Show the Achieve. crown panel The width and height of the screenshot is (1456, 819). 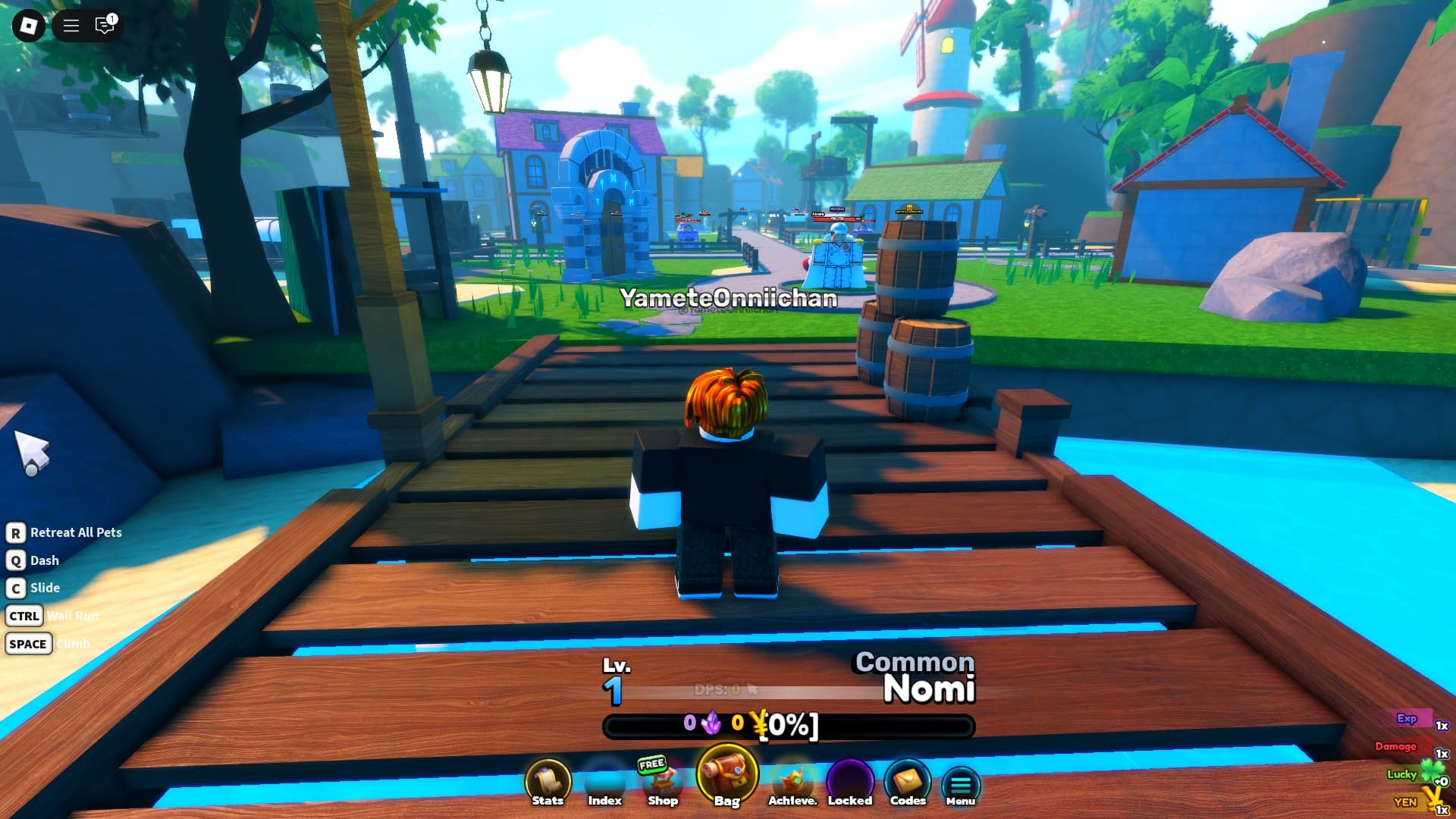[x=792, y=783]
